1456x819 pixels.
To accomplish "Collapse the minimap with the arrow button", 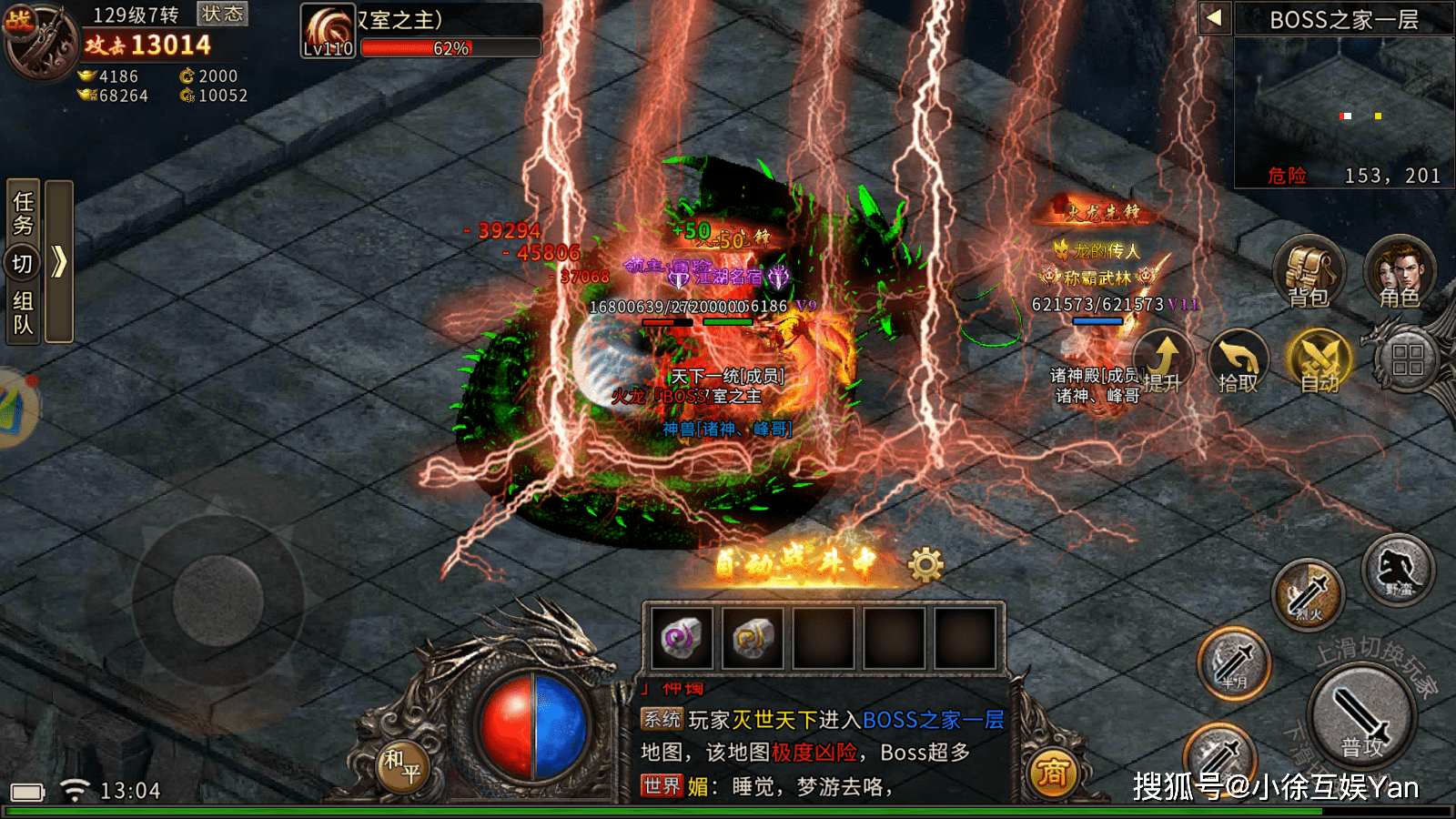I will pyautogui.click(x=1214, y=17).
